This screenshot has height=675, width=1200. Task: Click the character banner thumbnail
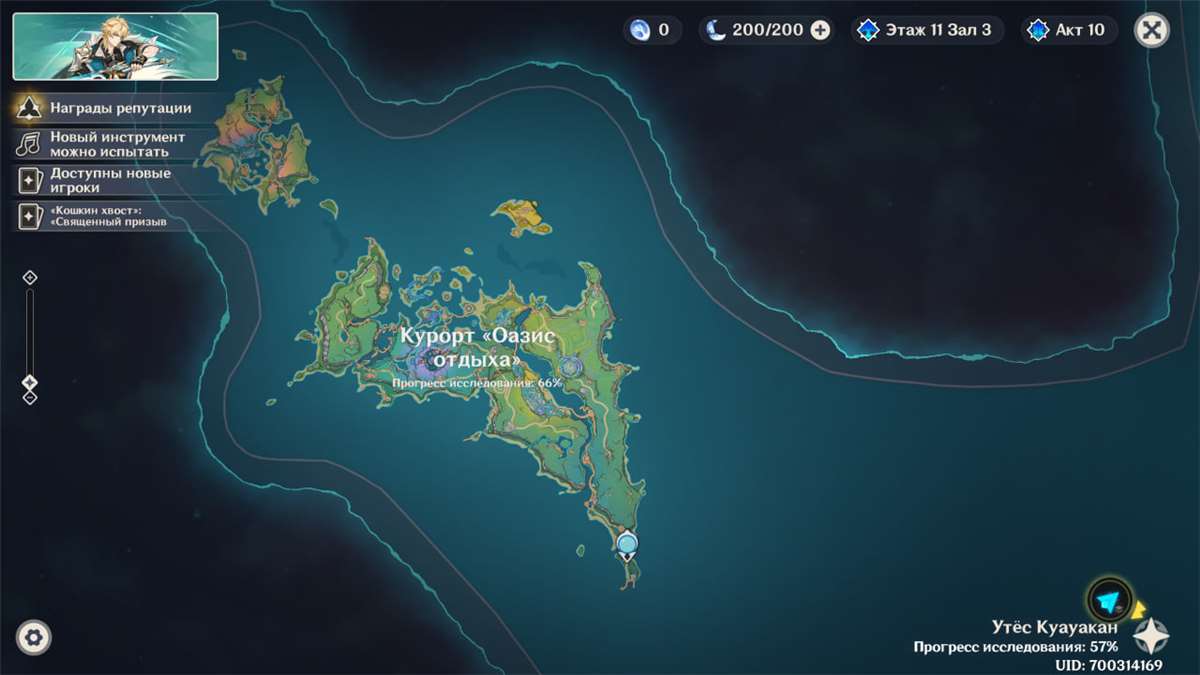coord(115,46)
